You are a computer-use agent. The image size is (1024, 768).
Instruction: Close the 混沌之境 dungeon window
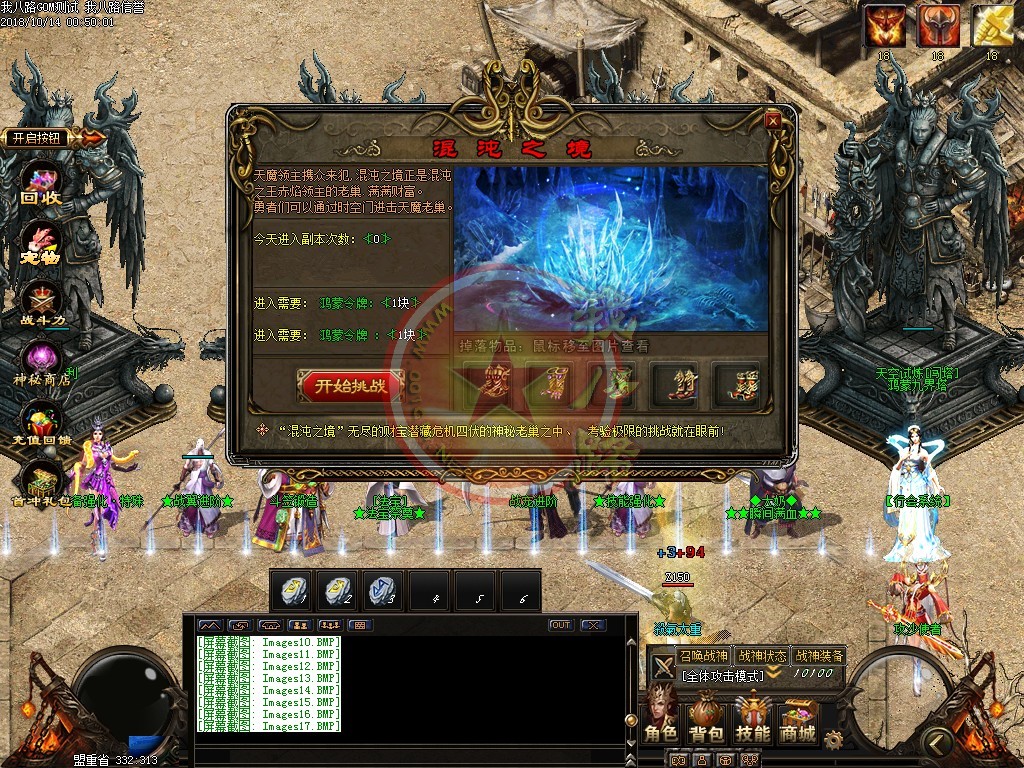[773, 121]
